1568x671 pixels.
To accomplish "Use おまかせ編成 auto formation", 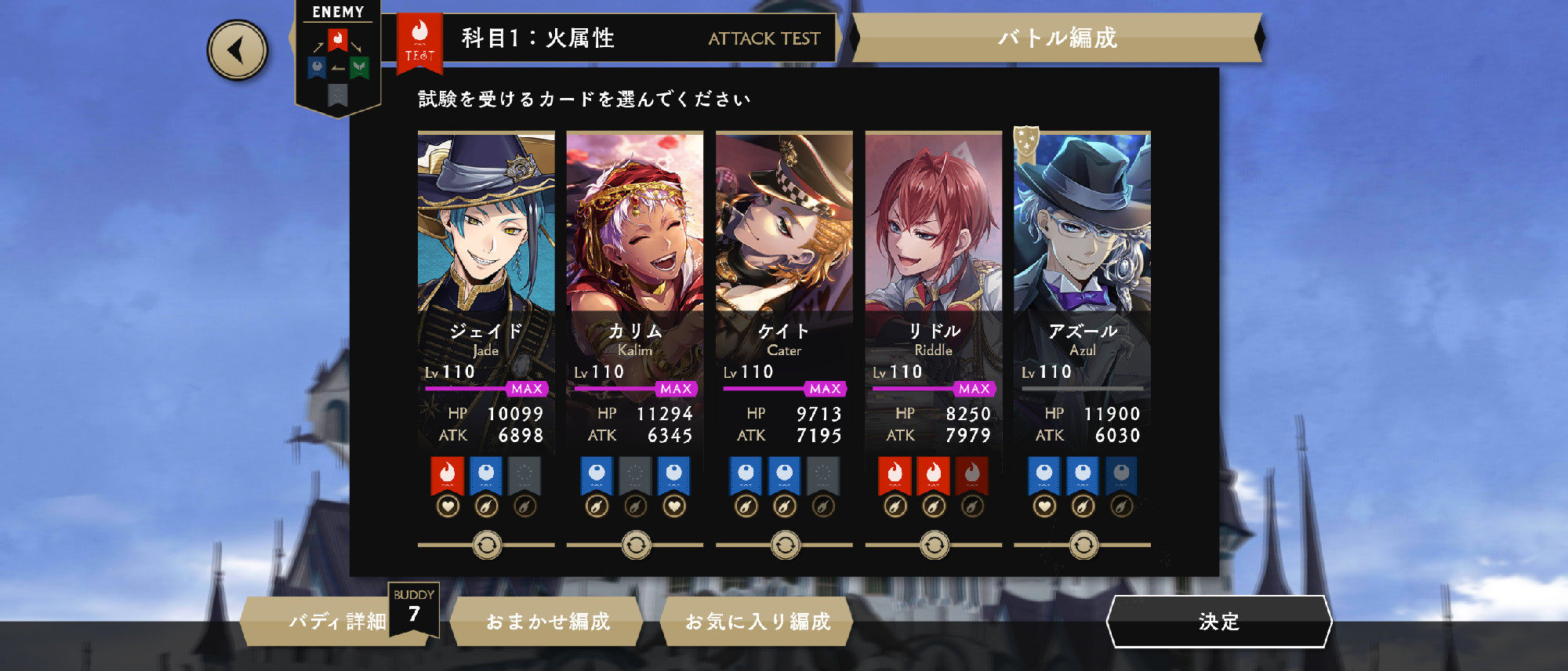I will (547, 622).
